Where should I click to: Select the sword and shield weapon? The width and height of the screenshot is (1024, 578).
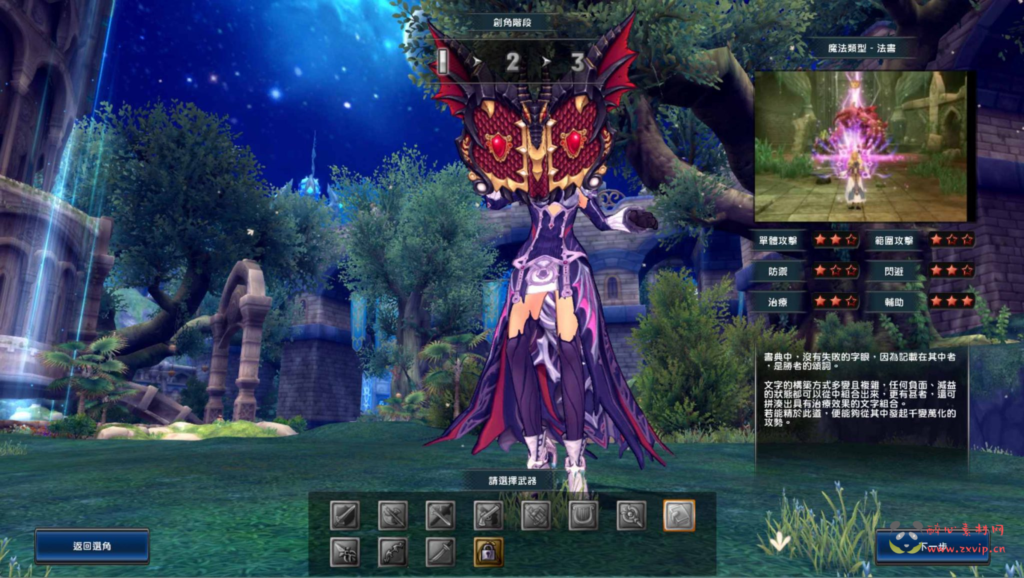pos(344,515)
